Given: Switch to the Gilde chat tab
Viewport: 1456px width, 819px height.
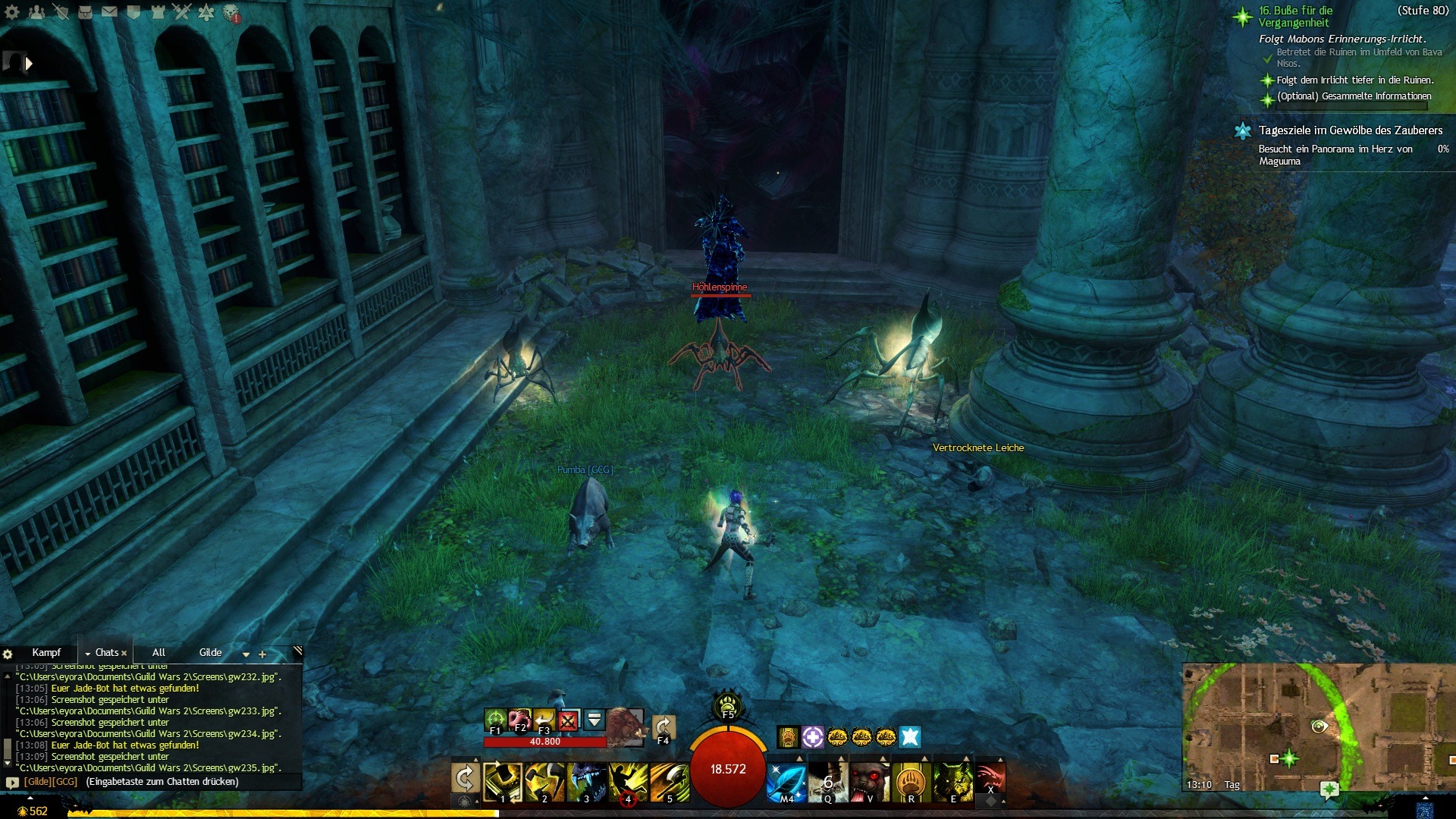Looking at the screenshot, I should coord(210,652).
